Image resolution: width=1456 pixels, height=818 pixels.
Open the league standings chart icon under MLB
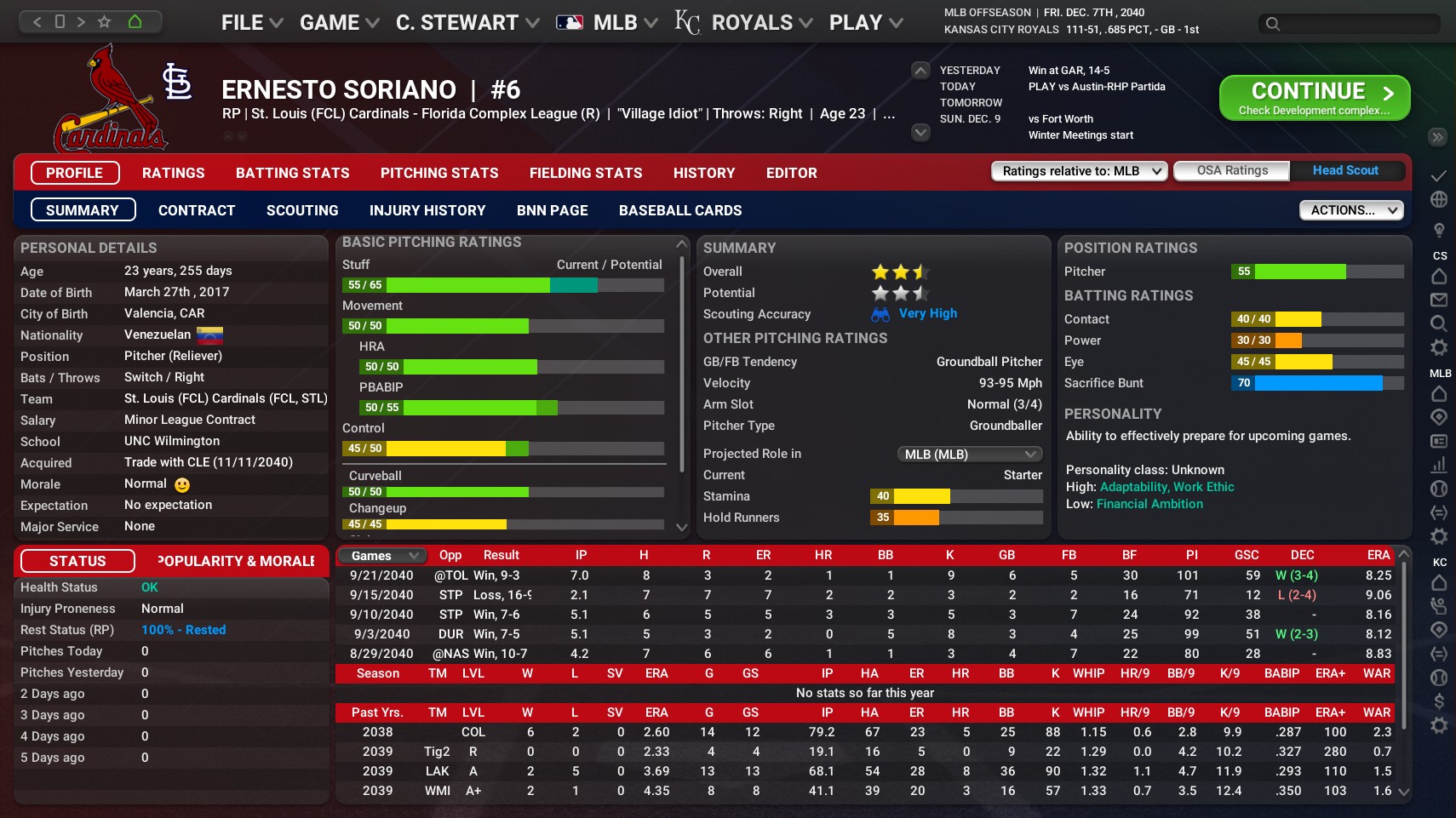1439,466
